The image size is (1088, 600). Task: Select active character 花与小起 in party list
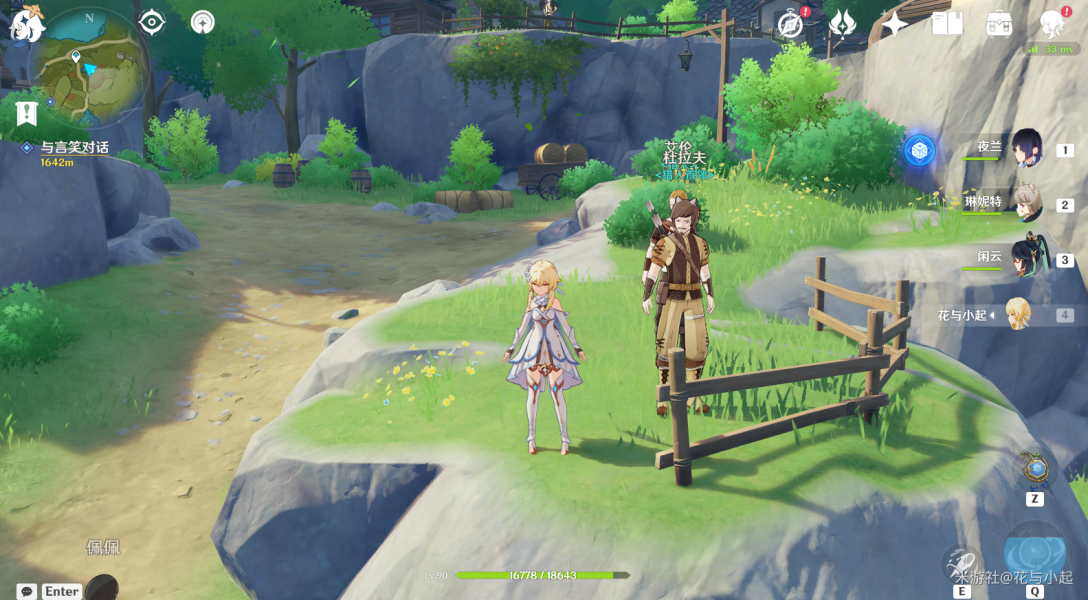coord(1017,314)
